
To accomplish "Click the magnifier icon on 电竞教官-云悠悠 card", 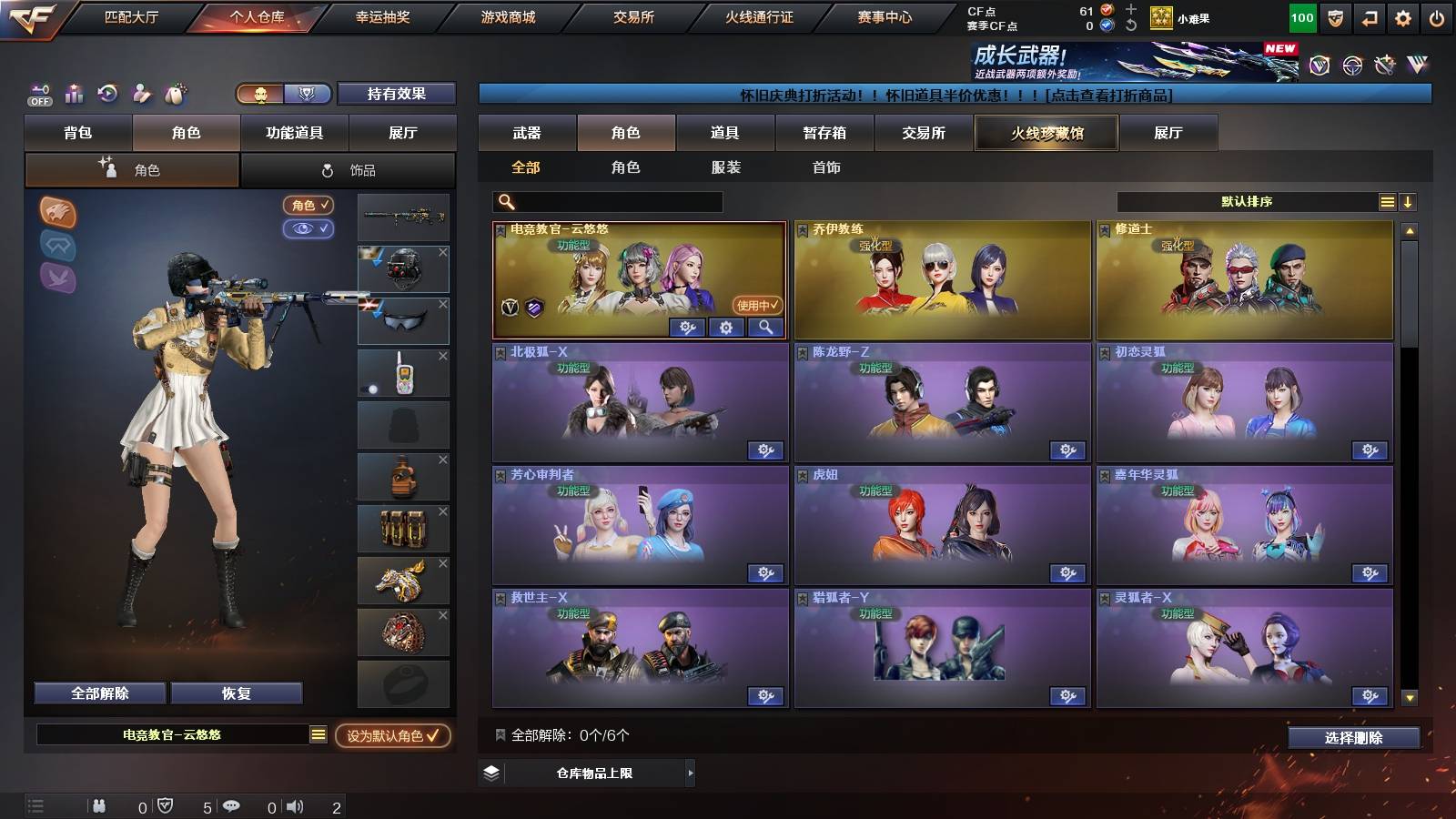I will coord(764,328).
